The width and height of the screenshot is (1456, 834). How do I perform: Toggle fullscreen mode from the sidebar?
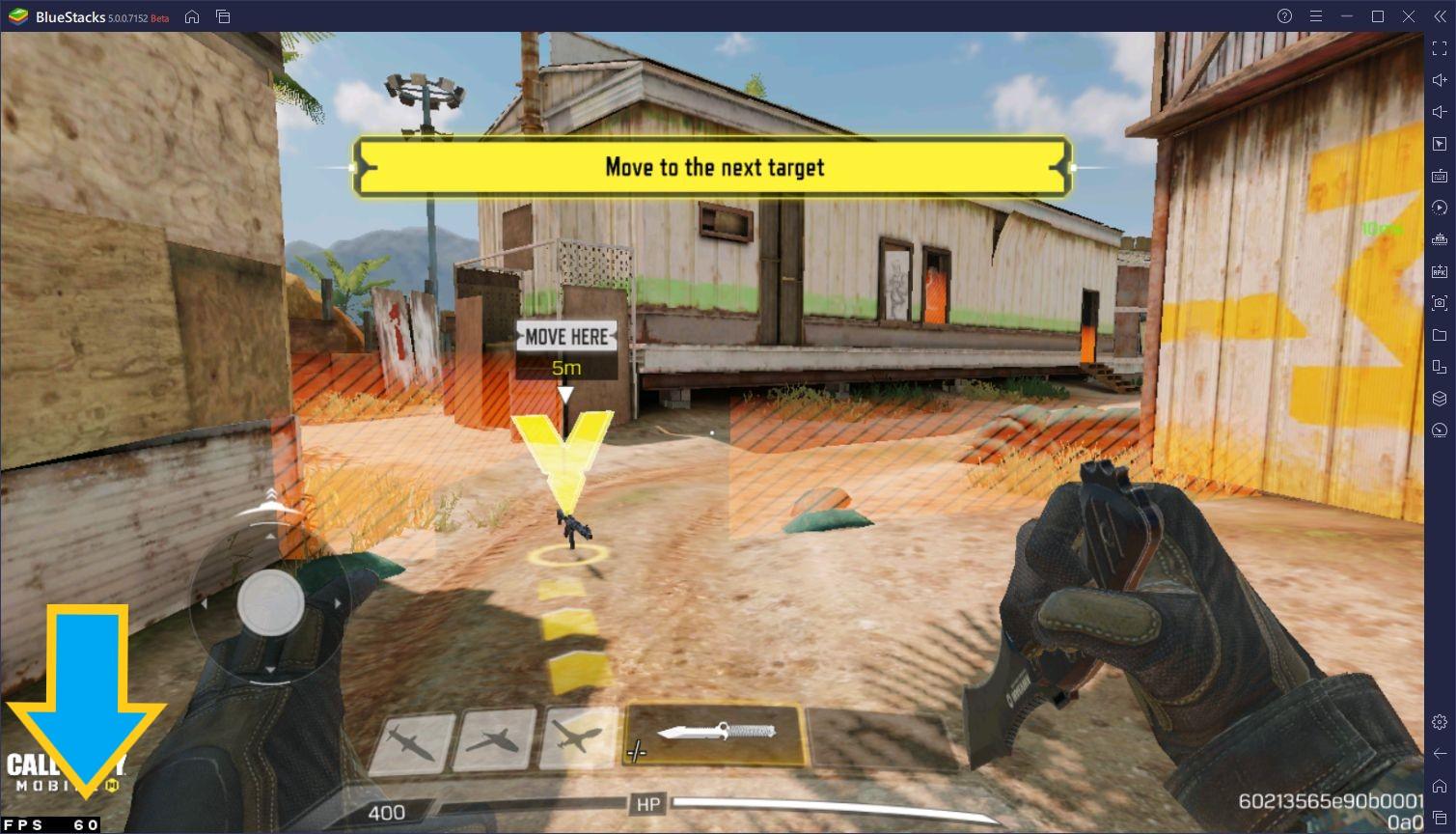point(1440,48)
